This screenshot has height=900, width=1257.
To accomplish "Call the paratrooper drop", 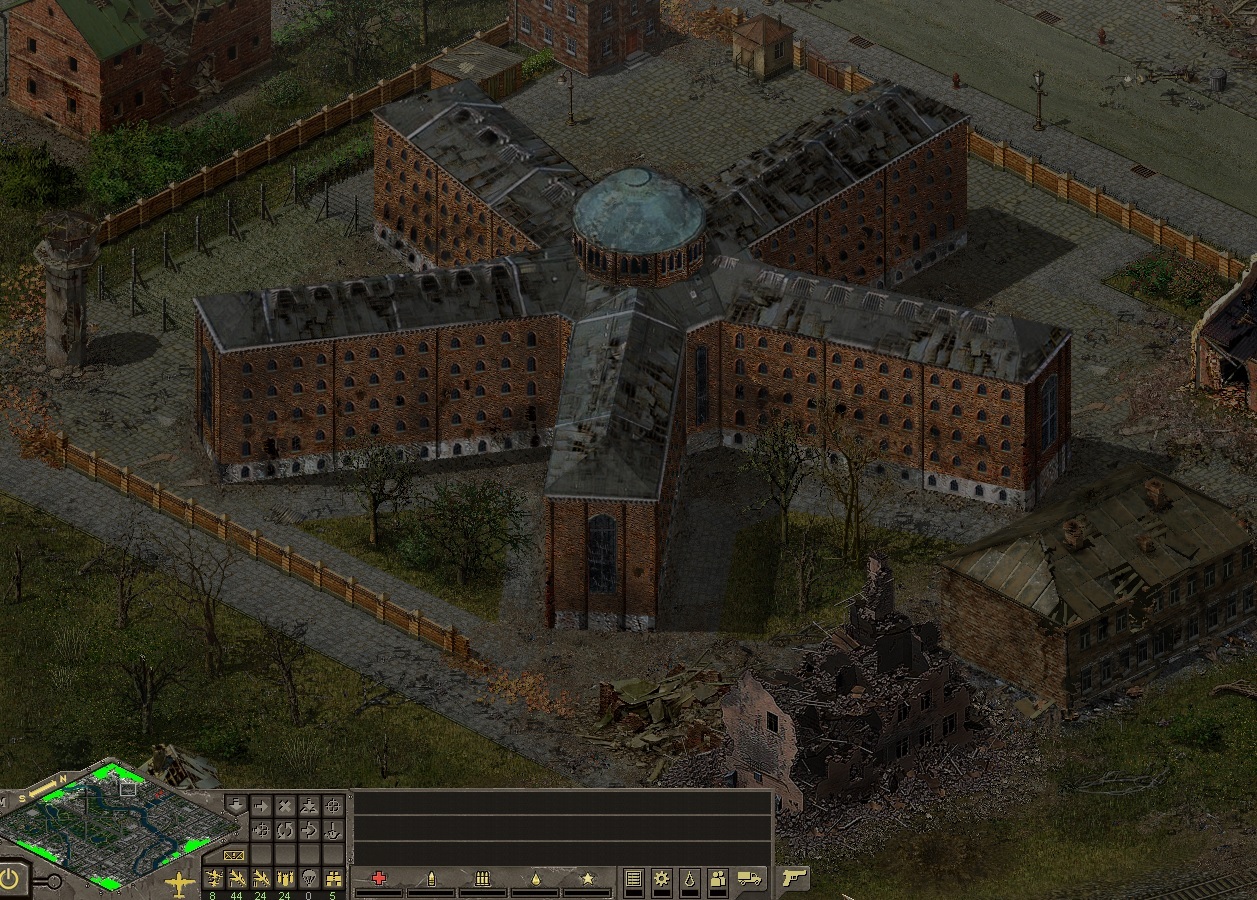I will click(x=310, y=878).
